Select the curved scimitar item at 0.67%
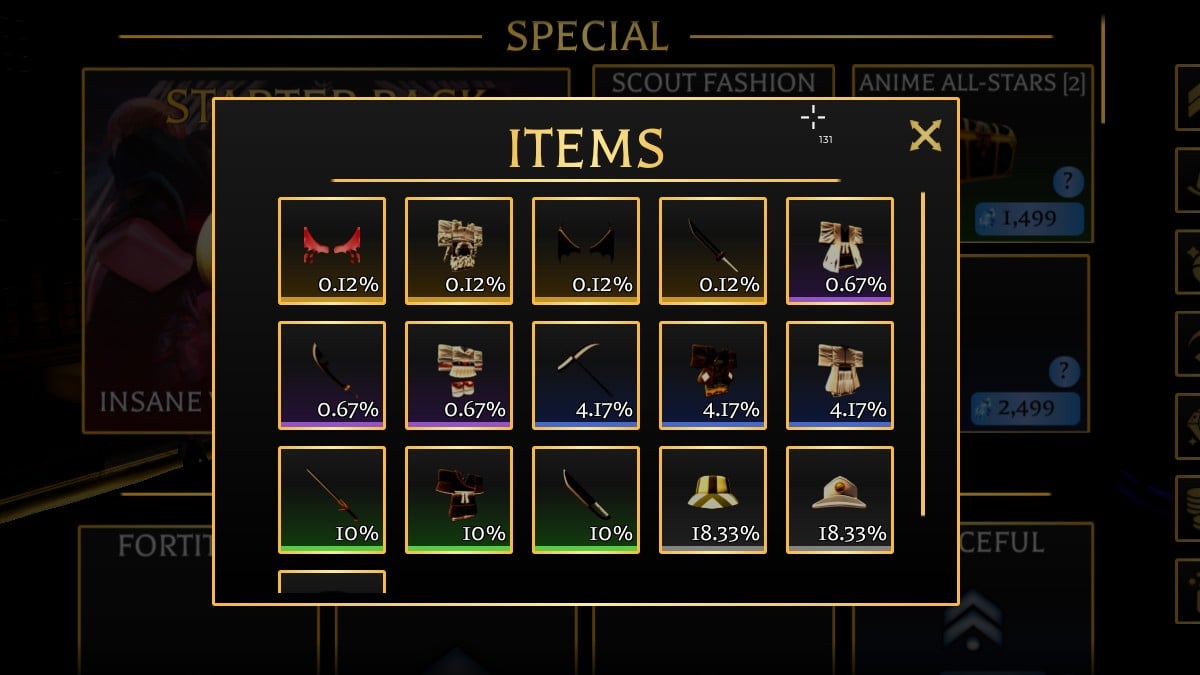Image resolution: width=1200 pixels, height=675 pixels. (332, 374)
